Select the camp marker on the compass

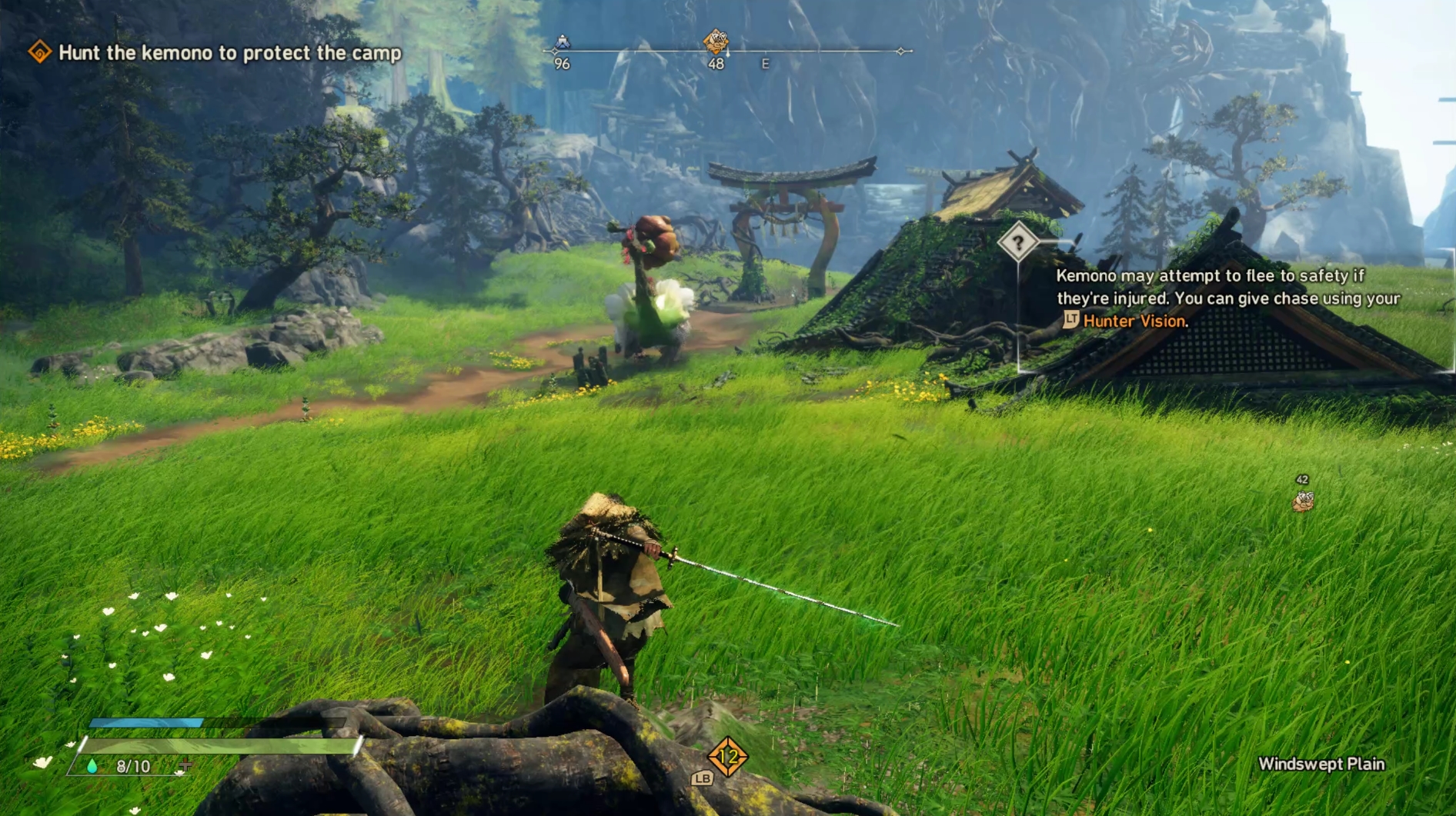(x=563, y=42)
